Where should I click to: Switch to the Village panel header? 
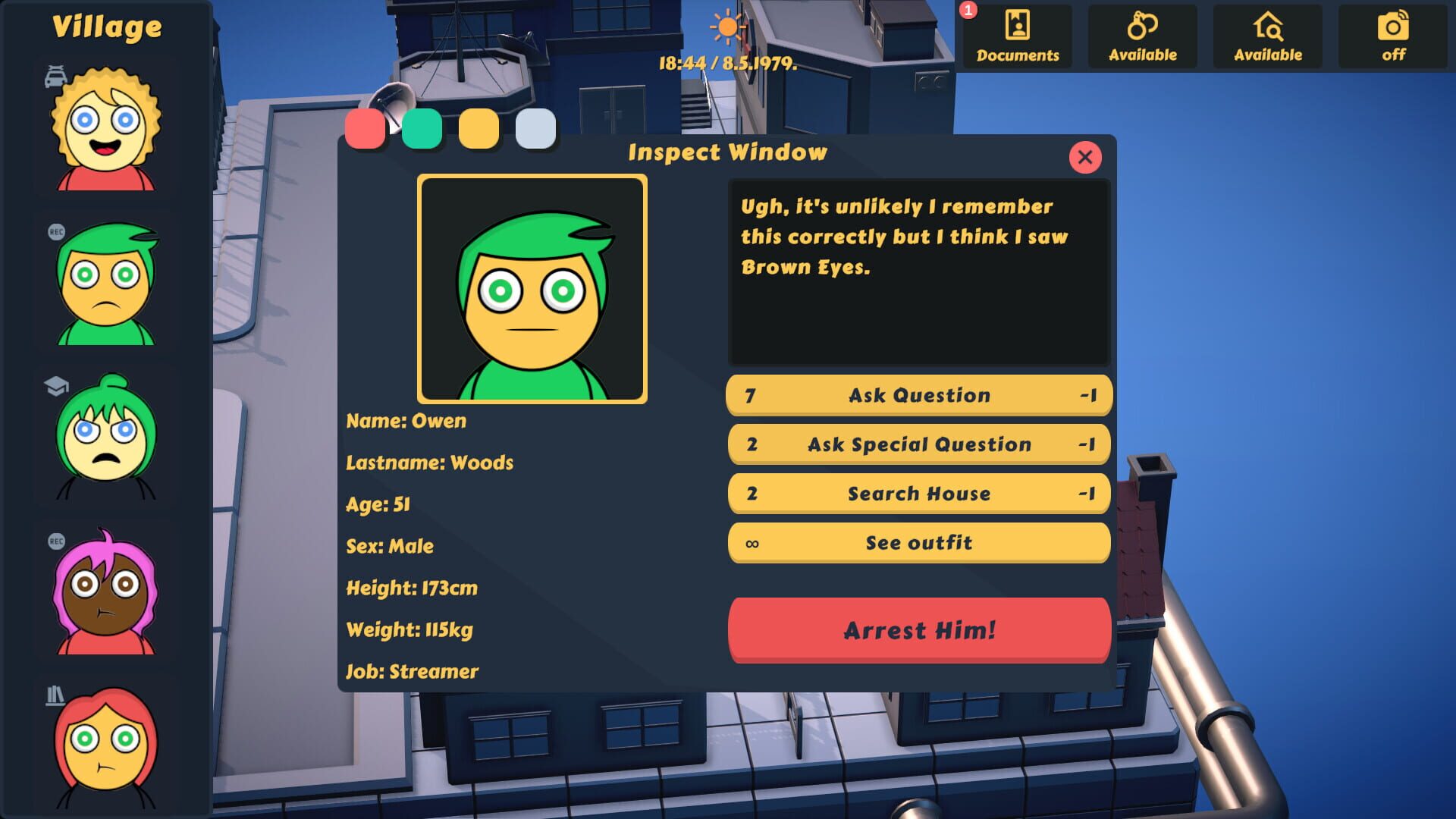point(106,29)
